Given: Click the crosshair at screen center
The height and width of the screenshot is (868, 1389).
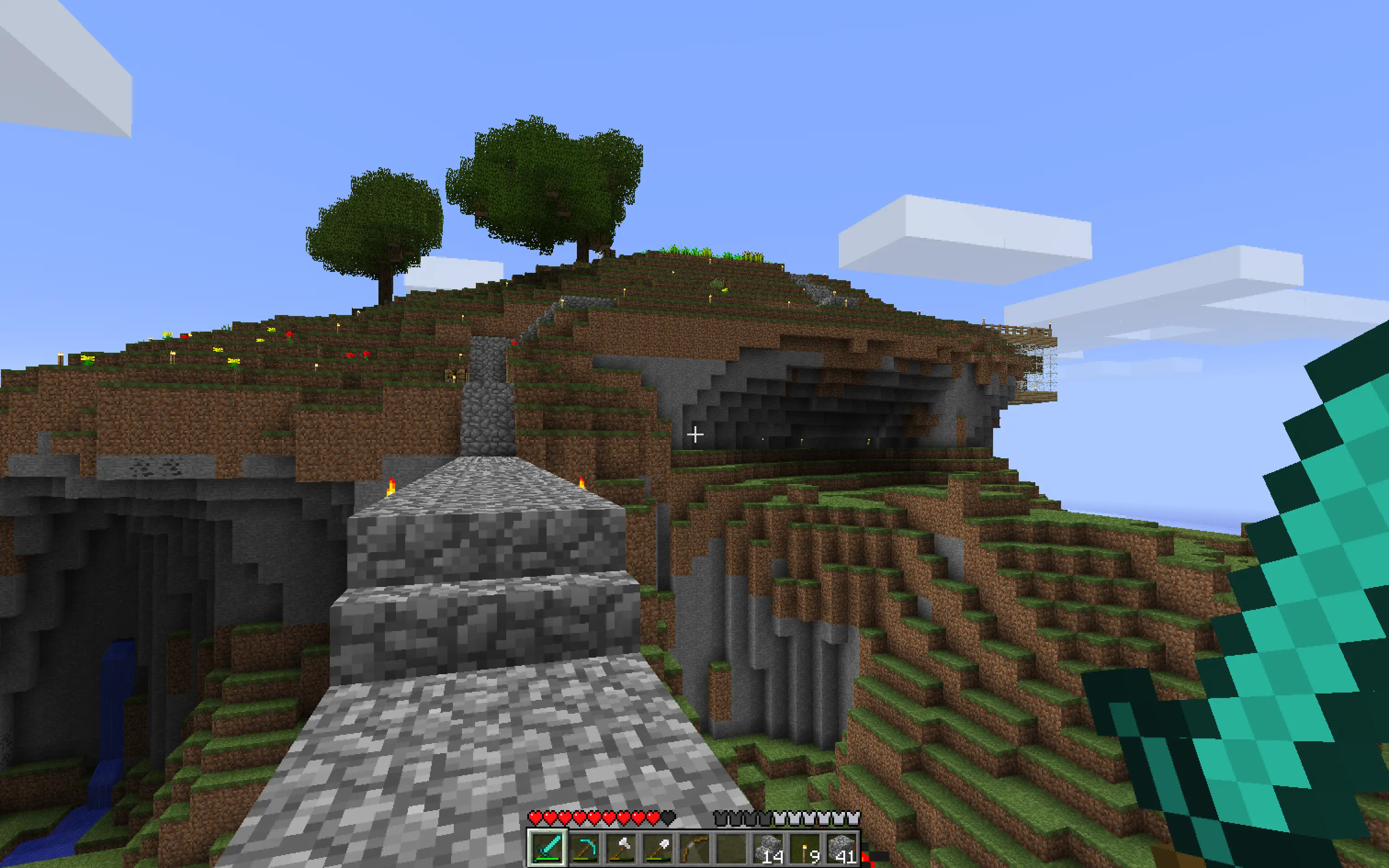Looking at the screenshot, I should click(696, 434).
